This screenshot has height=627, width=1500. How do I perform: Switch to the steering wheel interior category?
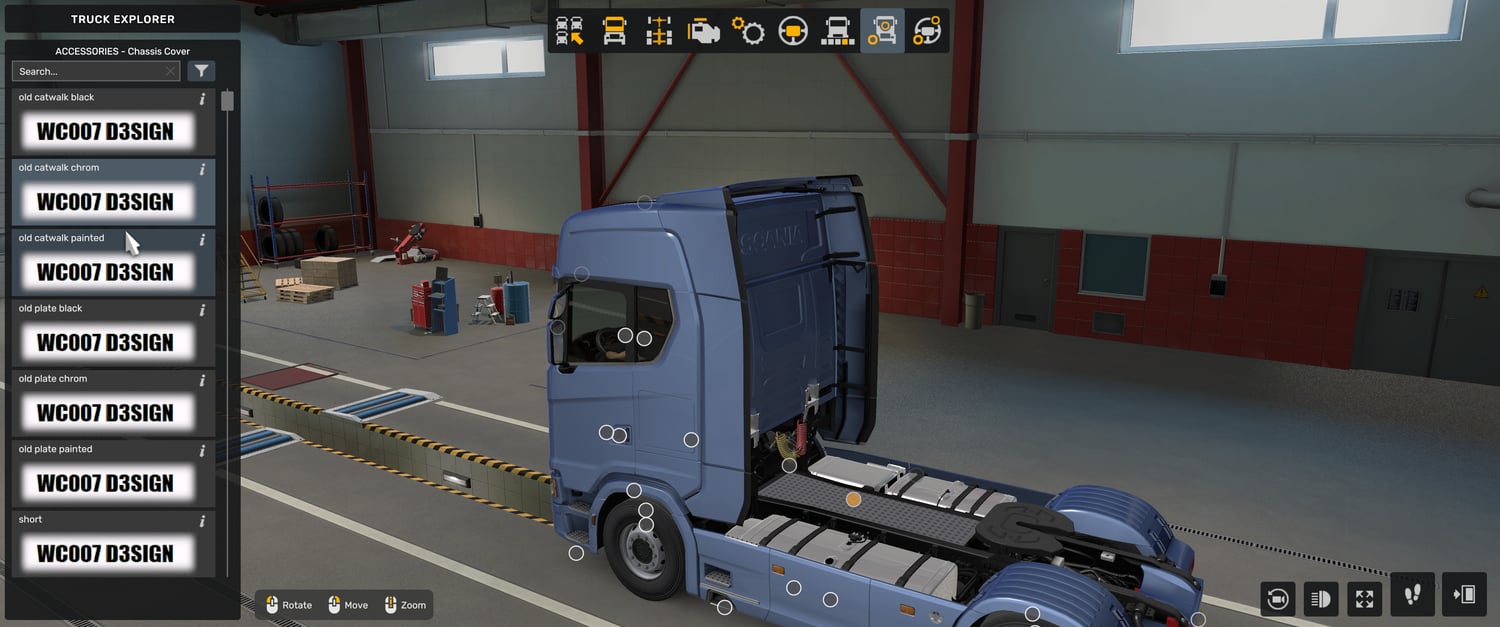793,31
